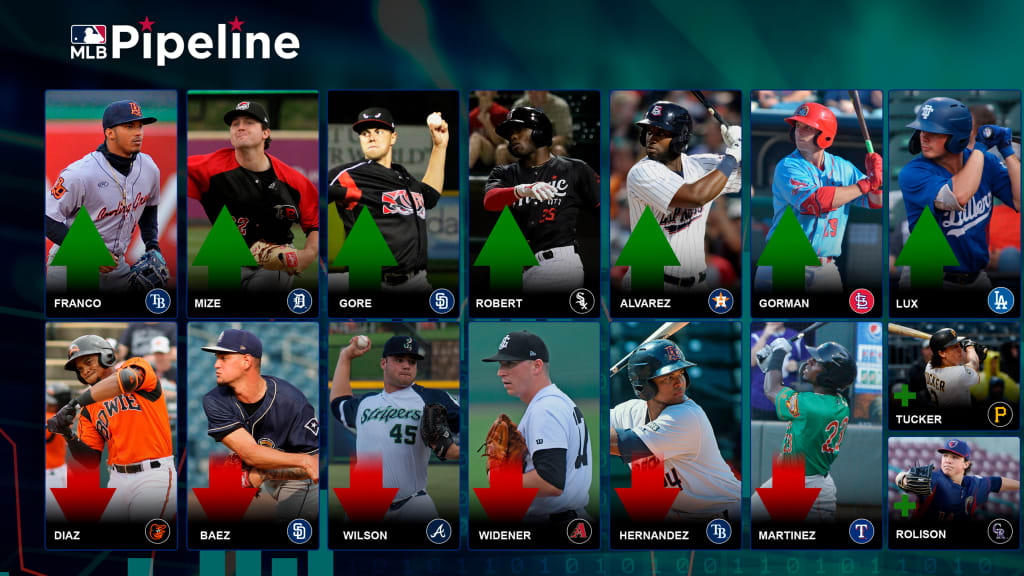The width and height of the screenshot is (1024, 576).
Task: Click the MLB Pipeline logo
Action: (185, 42)
